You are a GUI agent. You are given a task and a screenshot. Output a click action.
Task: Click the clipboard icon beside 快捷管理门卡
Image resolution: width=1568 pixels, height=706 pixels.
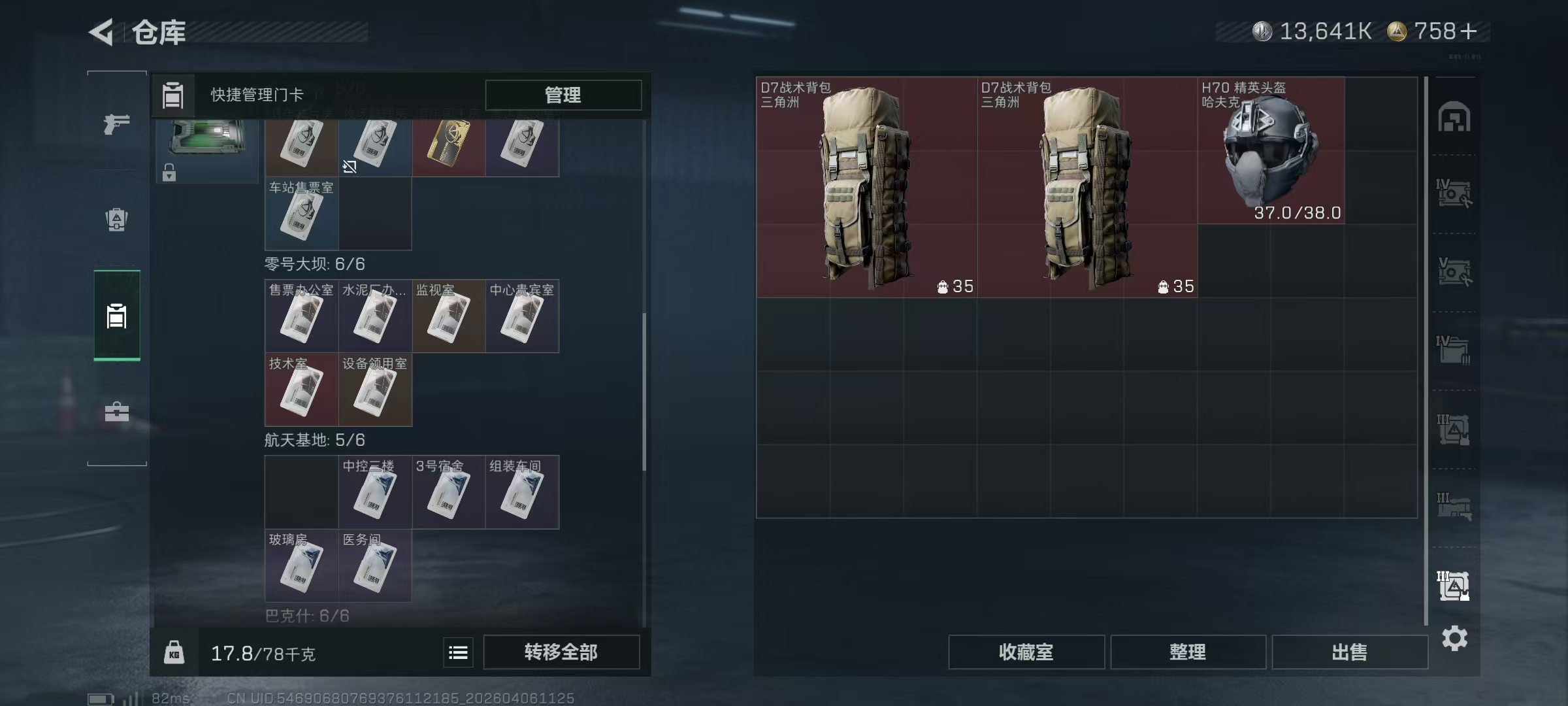point(171,95)
